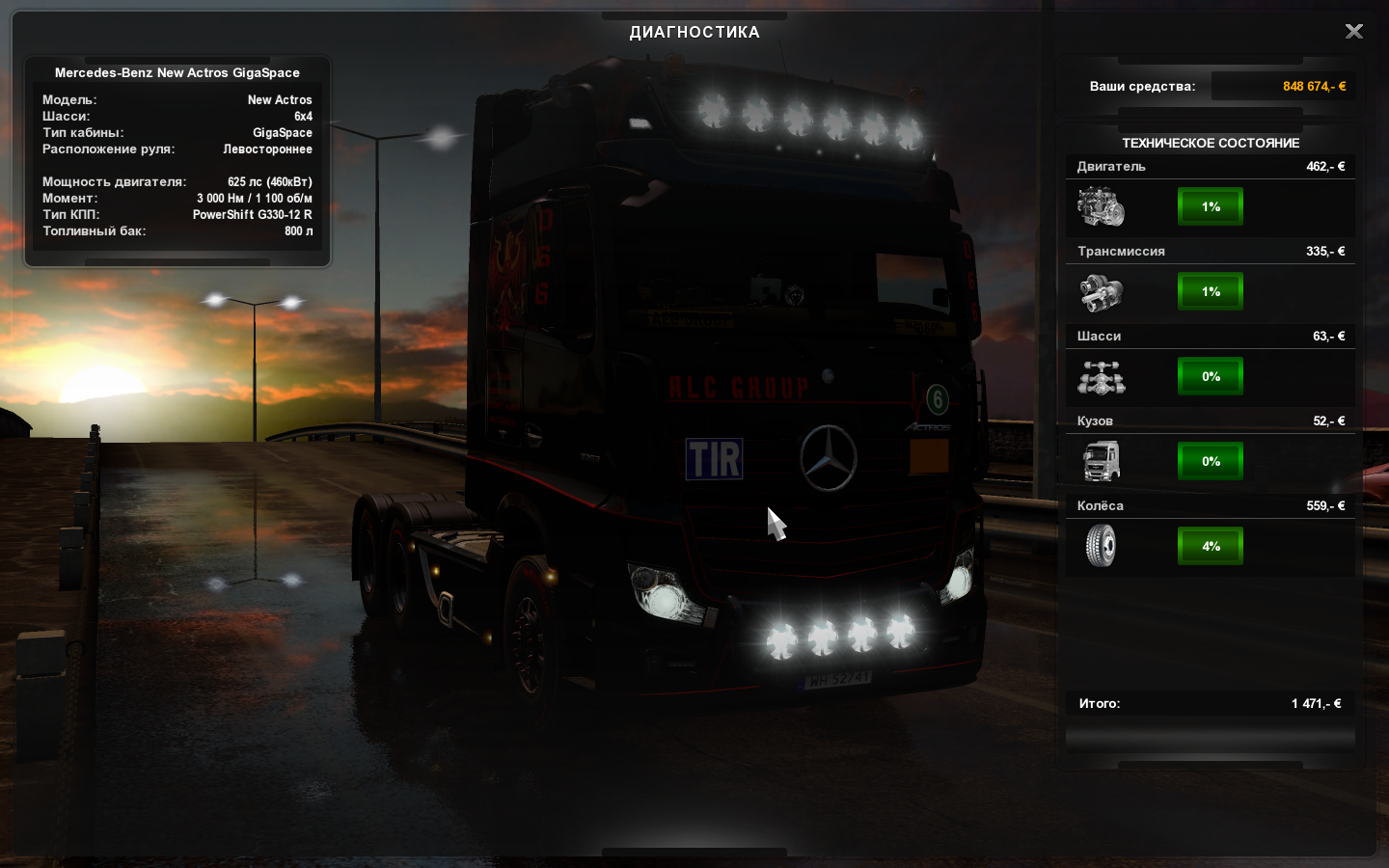Select the chassis wear 0% button
The width and height of the screenshot is (1389, 868).
[x=1211, y=376]
